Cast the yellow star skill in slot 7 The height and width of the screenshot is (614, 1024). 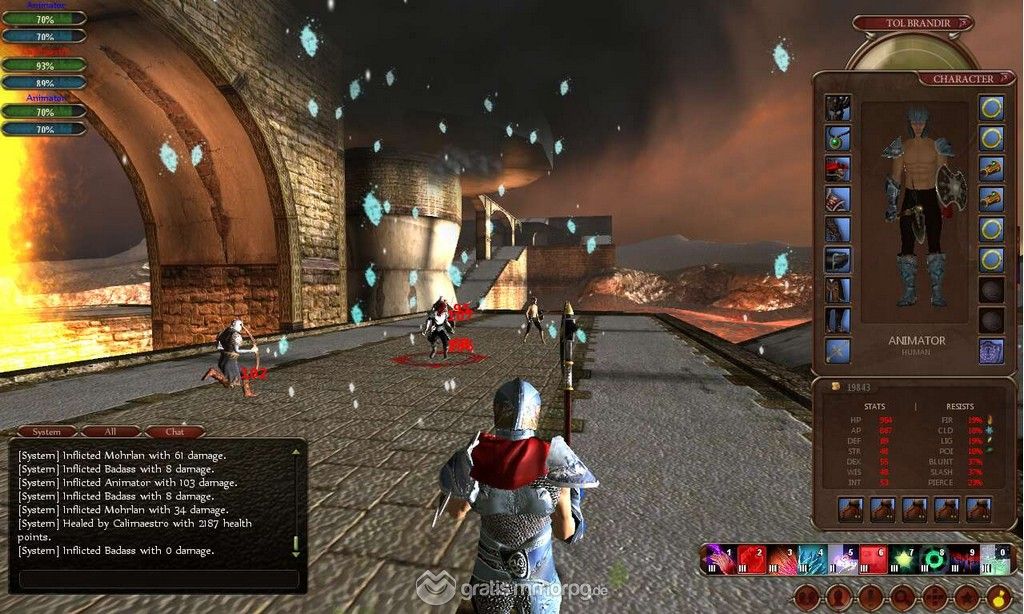(x=904, y=559)
